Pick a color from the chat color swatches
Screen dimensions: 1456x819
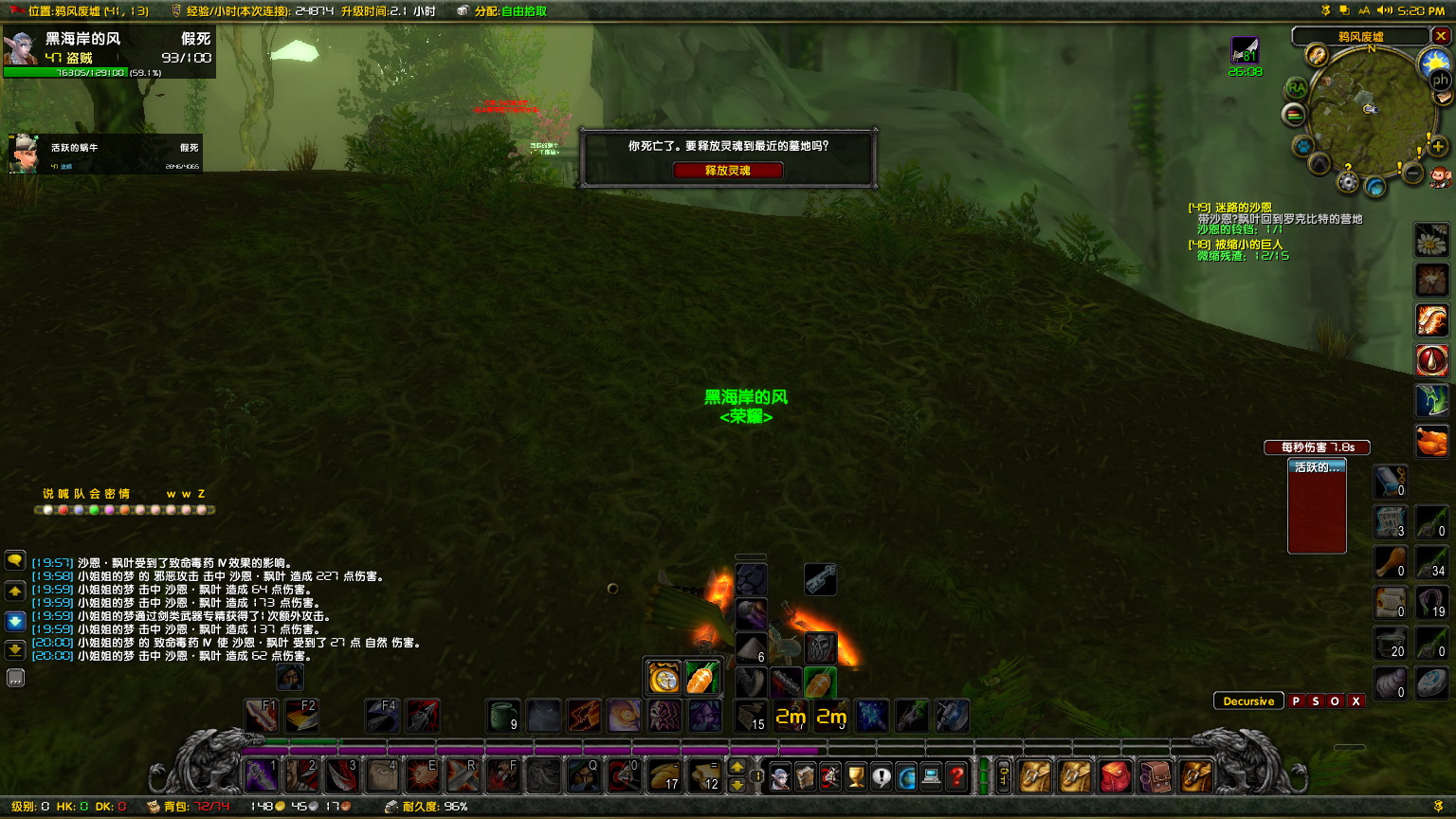pos(48,509)
